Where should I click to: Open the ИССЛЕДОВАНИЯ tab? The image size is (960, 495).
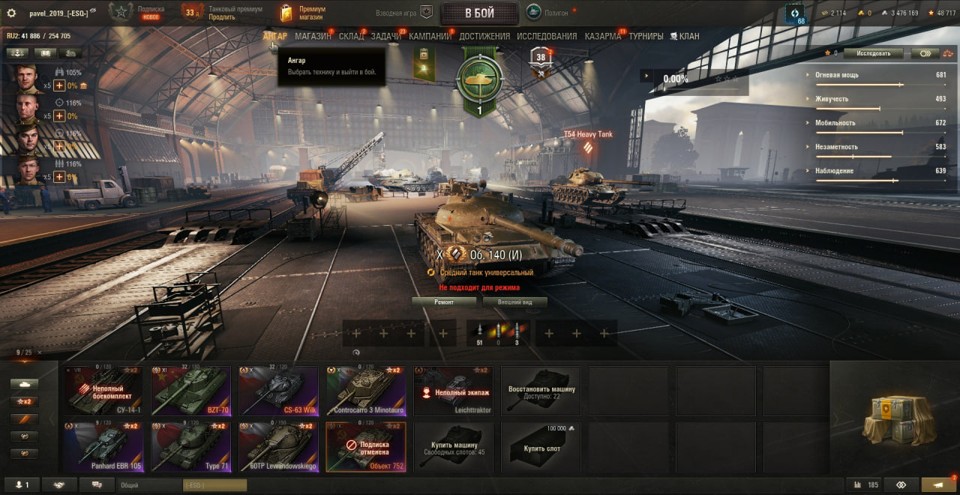[547, 37]
